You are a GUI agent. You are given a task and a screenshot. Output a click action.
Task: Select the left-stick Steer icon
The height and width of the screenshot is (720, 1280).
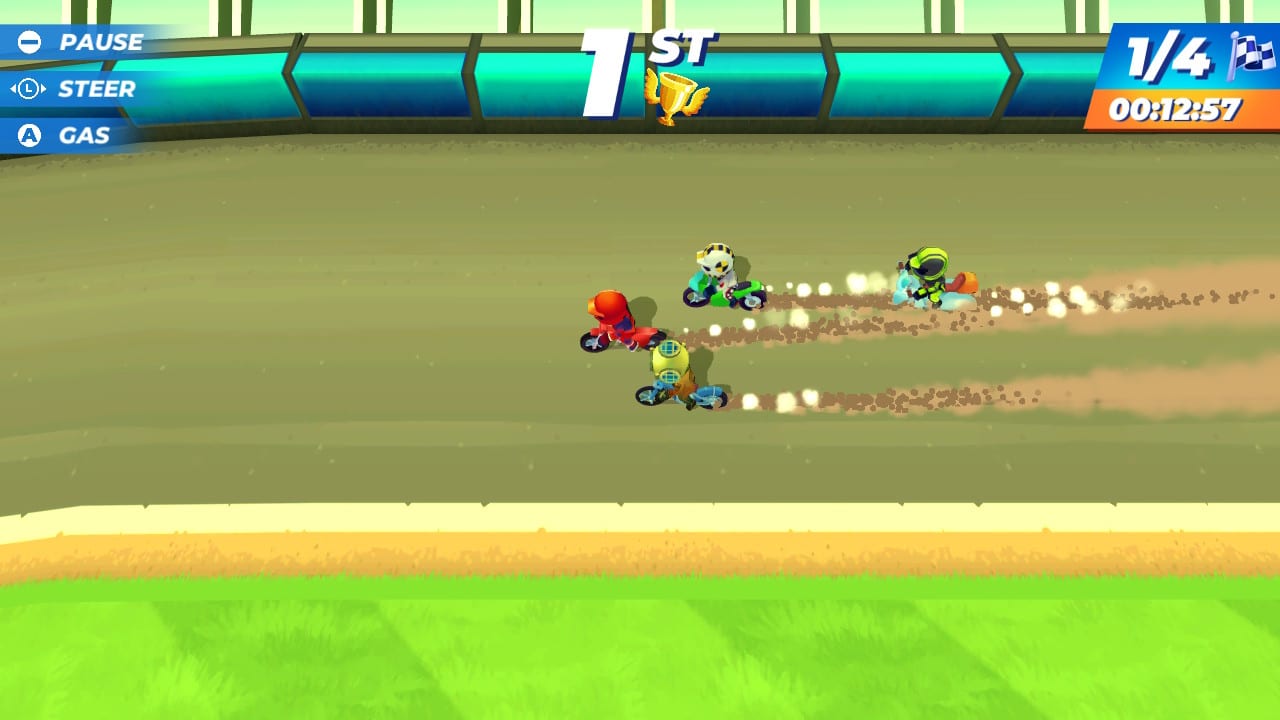point(28,88)
